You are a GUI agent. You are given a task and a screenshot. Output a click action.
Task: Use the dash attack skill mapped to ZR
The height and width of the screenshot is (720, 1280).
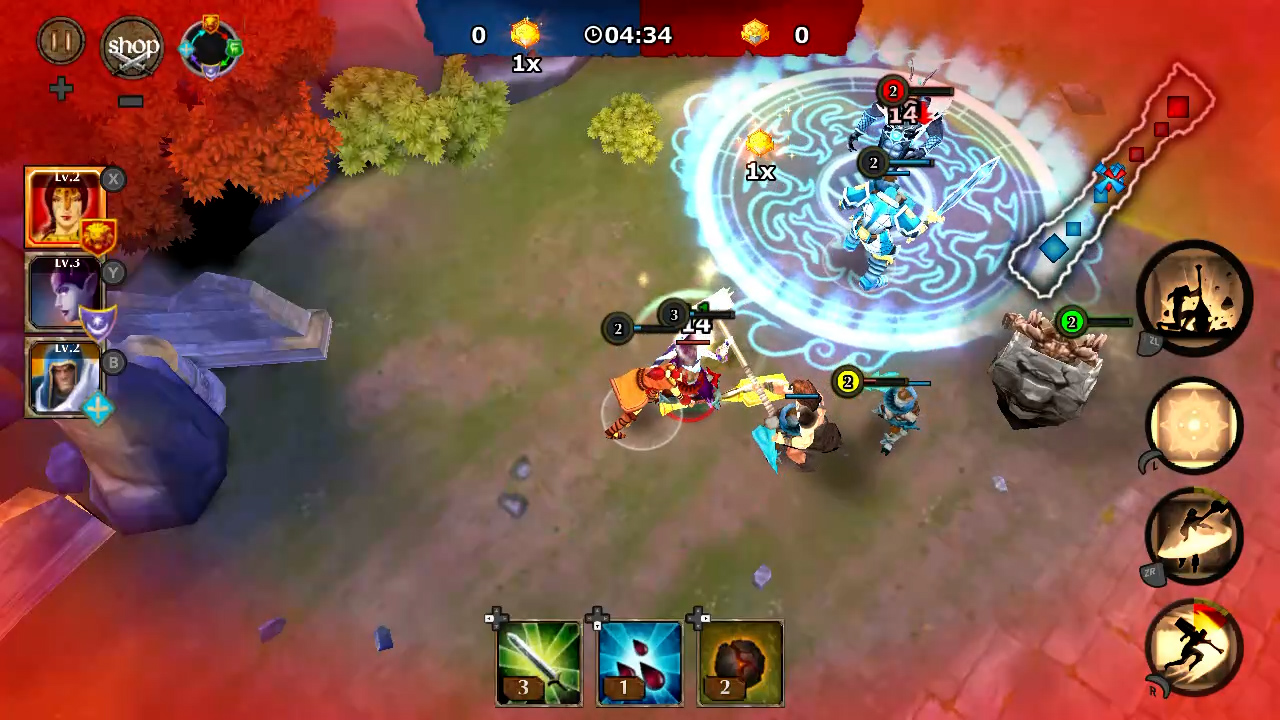pos(1196,537)
